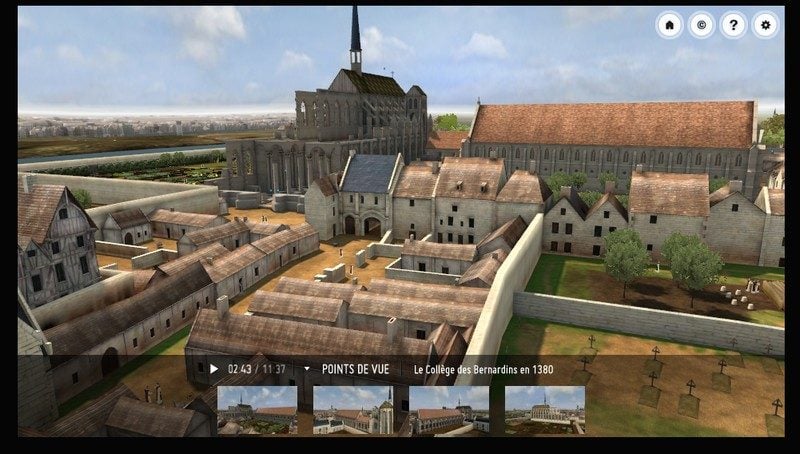Viewport: 800px width, 454px height.
Task: Open the gear settings
Action: 765,25
